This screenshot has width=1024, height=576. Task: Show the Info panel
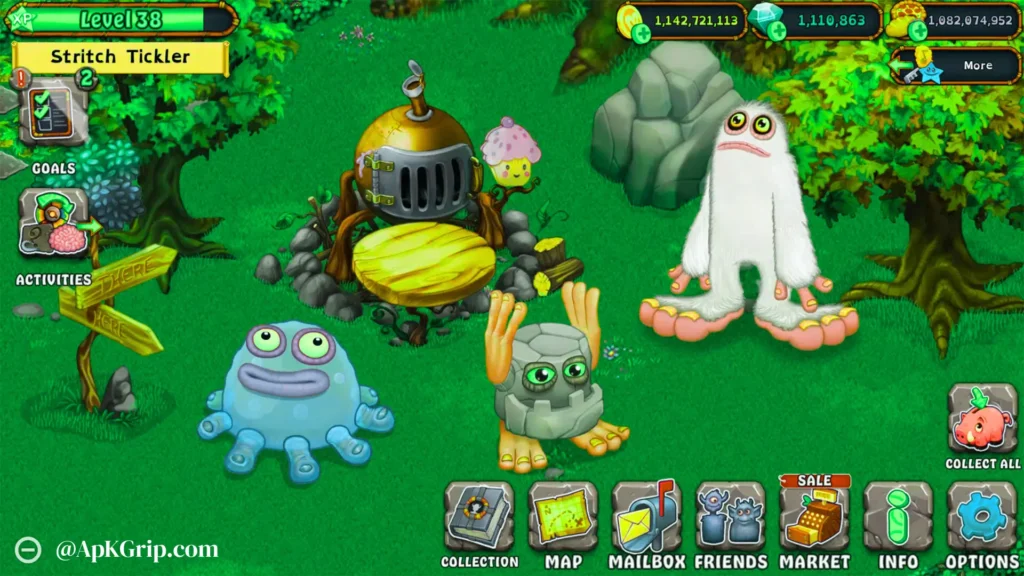898,516
